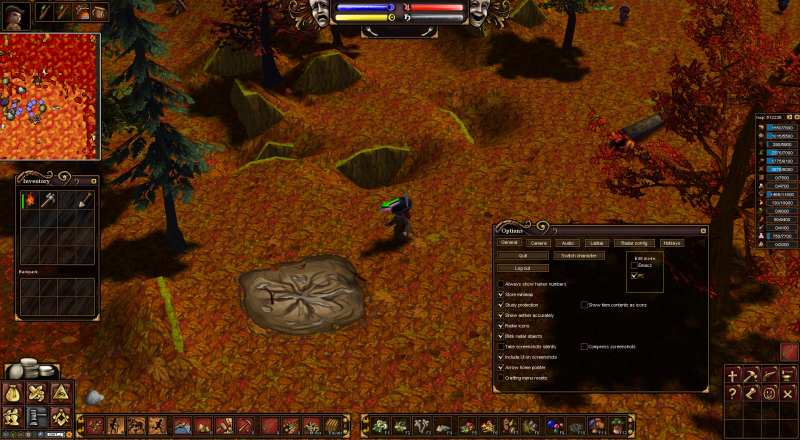Check the Compress screenshots box
The height and width of the screenshot is (440, 800).
coord(584,346)
